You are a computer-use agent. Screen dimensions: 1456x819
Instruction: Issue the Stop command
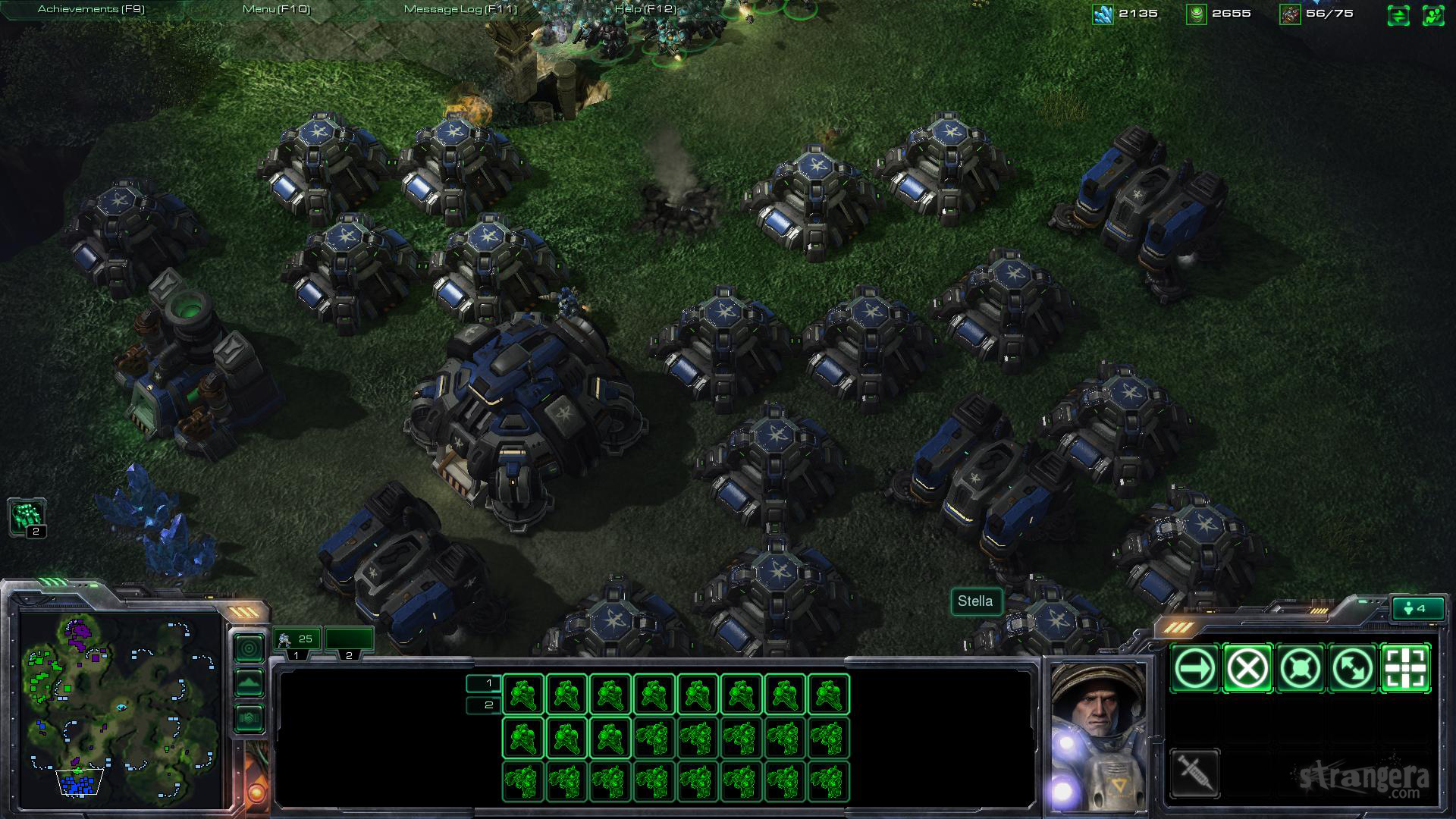pos(1247,669)
